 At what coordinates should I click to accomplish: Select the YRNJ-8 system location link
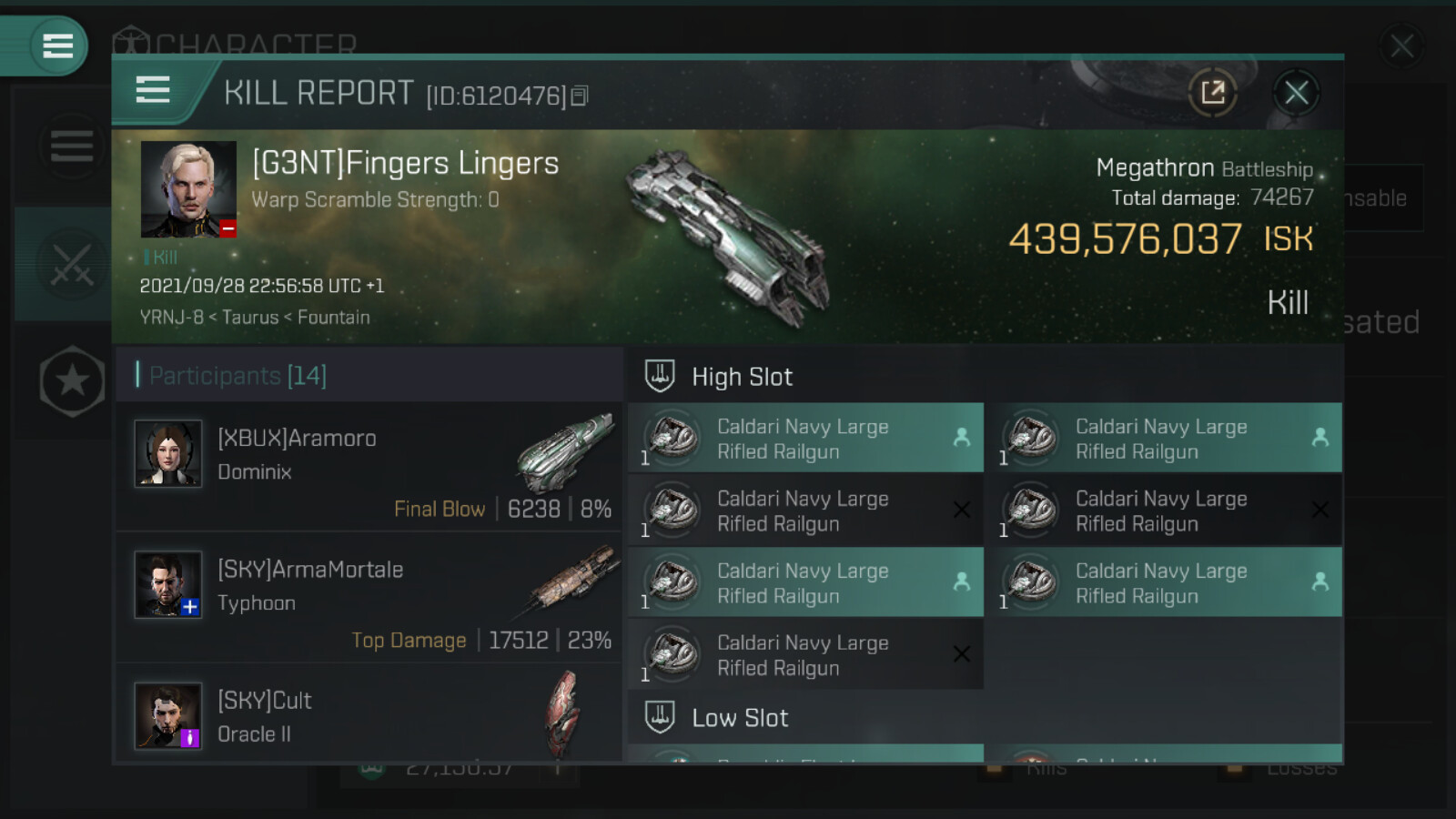pos(171,318)
